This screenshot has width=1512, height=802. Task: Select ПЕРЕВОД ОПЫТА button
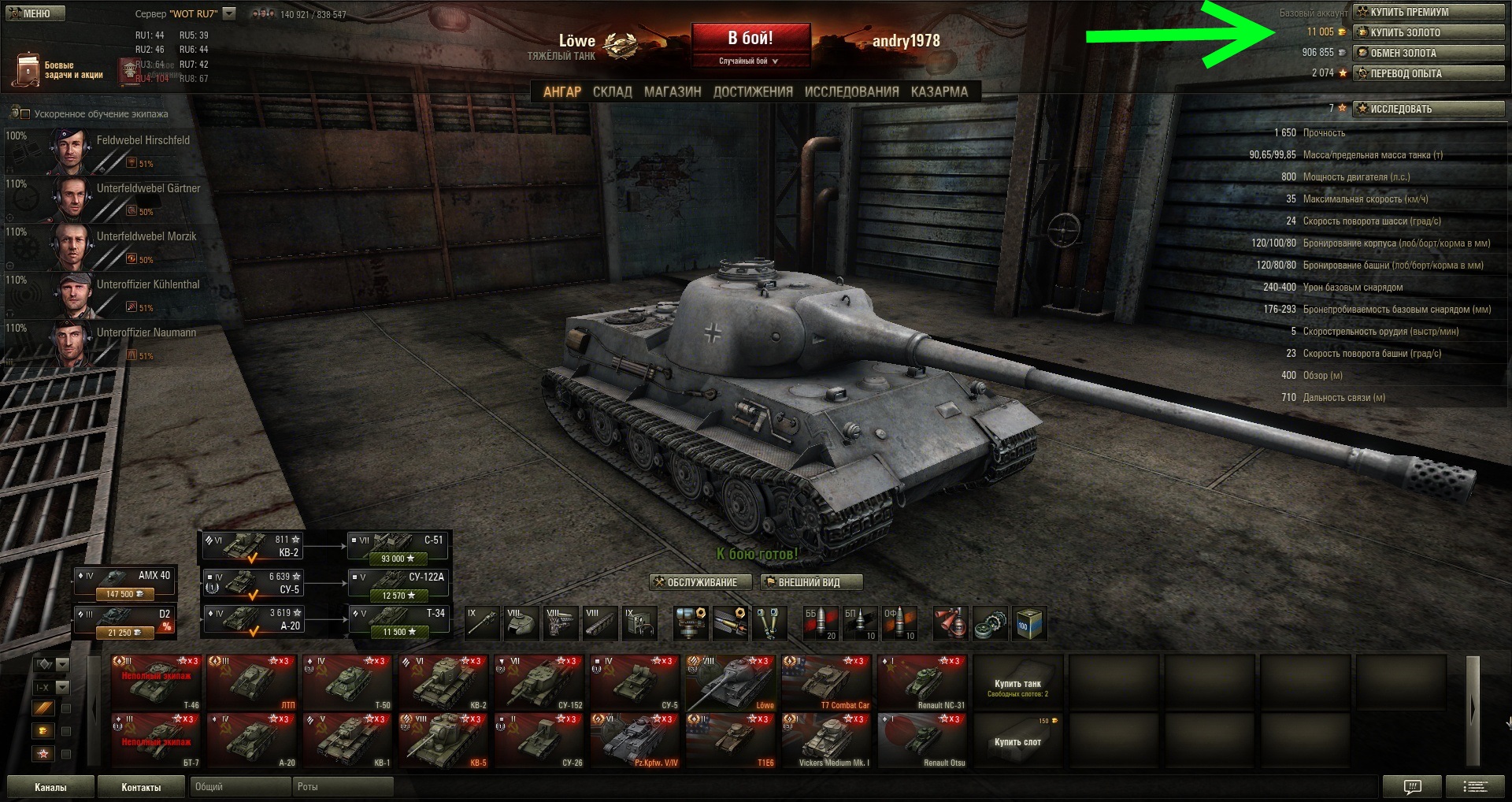[x=1428, y=73]
